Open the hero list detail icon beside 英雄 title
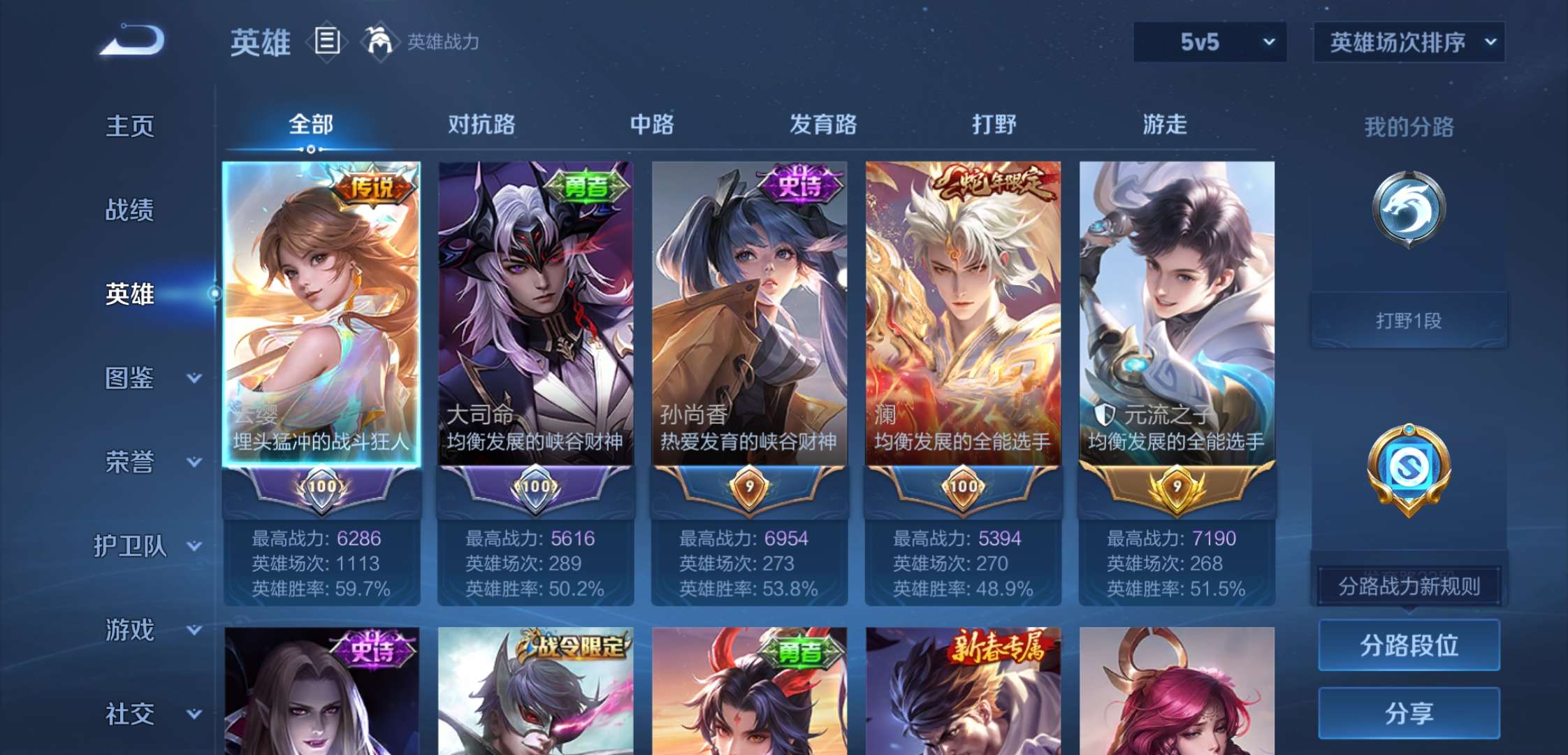Image resolution: width=1568 pixels, height=755 pixels. pos(327,42)
